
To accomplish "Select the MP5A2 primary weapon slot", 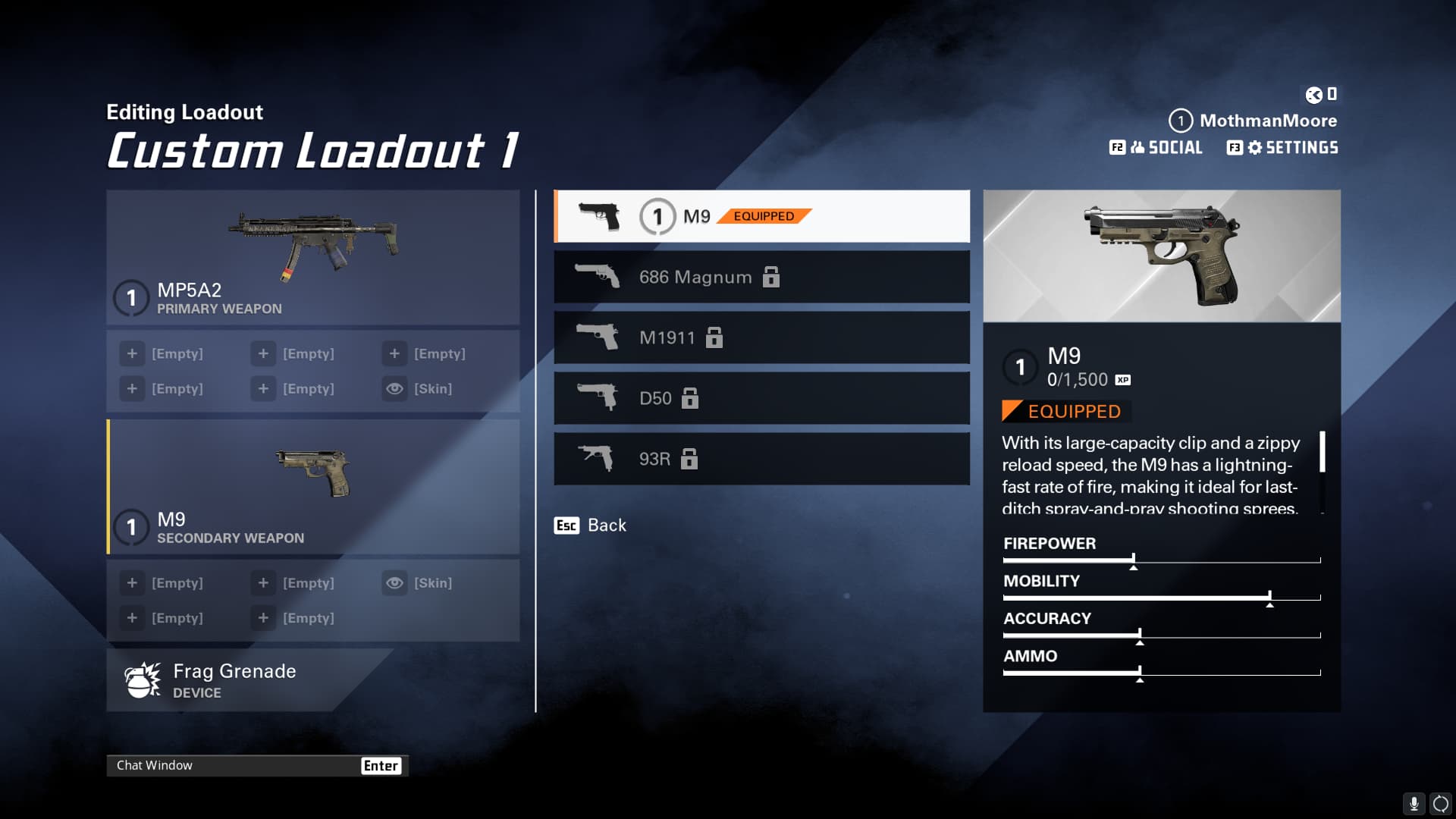I will pos(312,258).
